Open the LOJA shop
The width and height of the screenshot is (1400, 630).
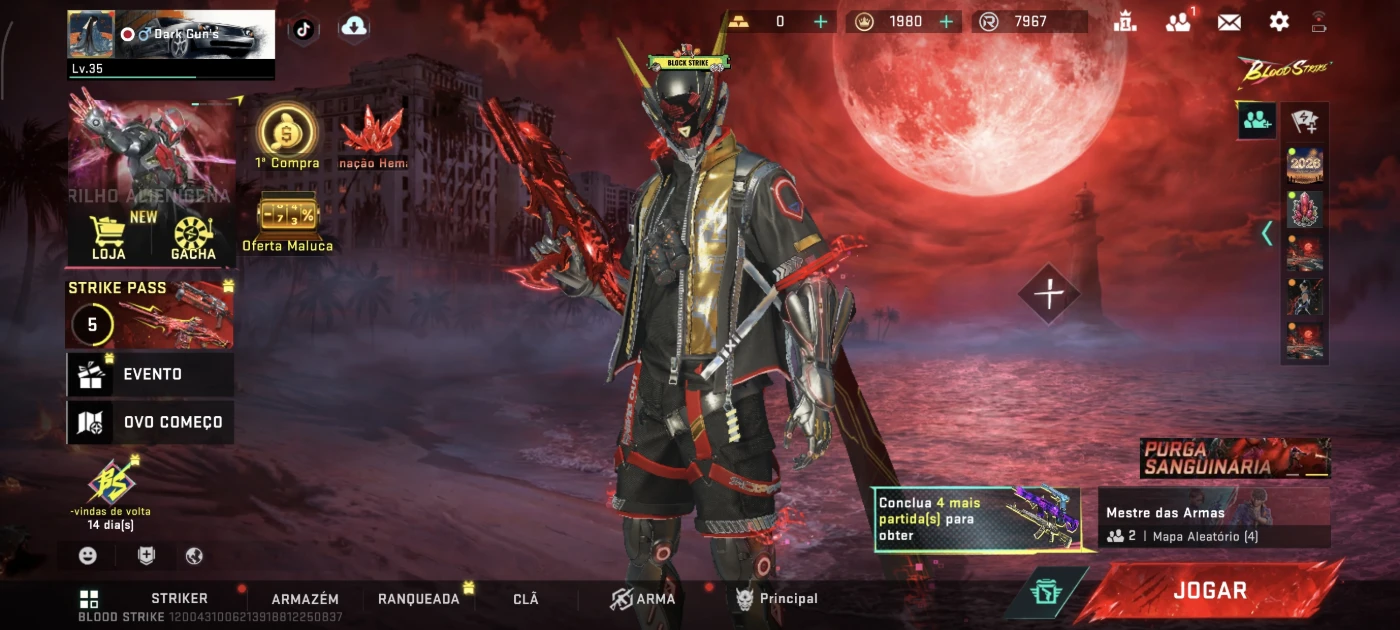108,239
